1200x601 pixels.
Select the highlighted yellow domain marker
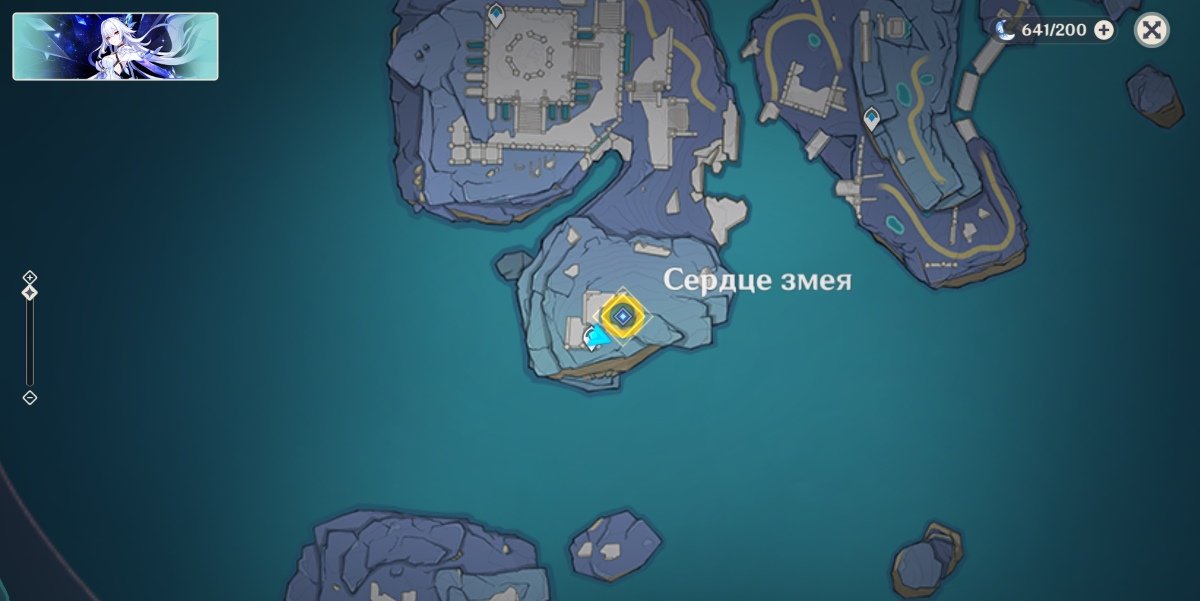[622, 317]
